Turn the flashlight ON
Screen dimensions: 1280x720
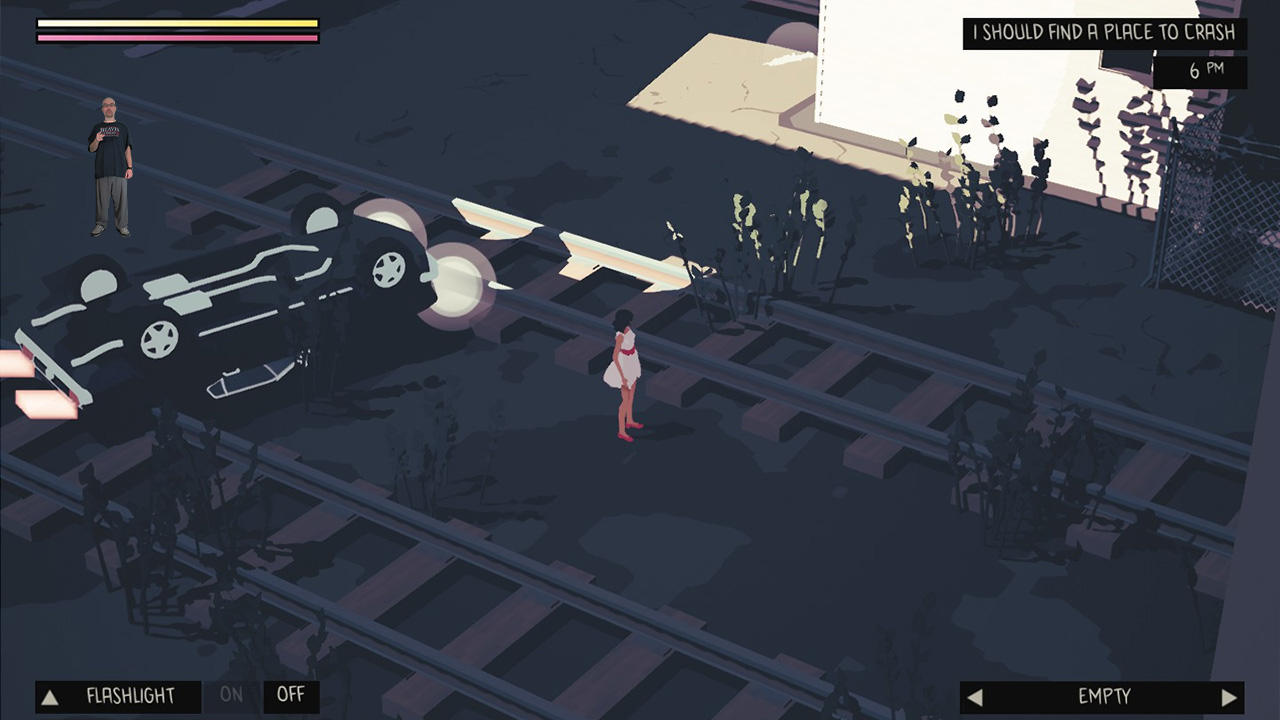pos(231,696)
